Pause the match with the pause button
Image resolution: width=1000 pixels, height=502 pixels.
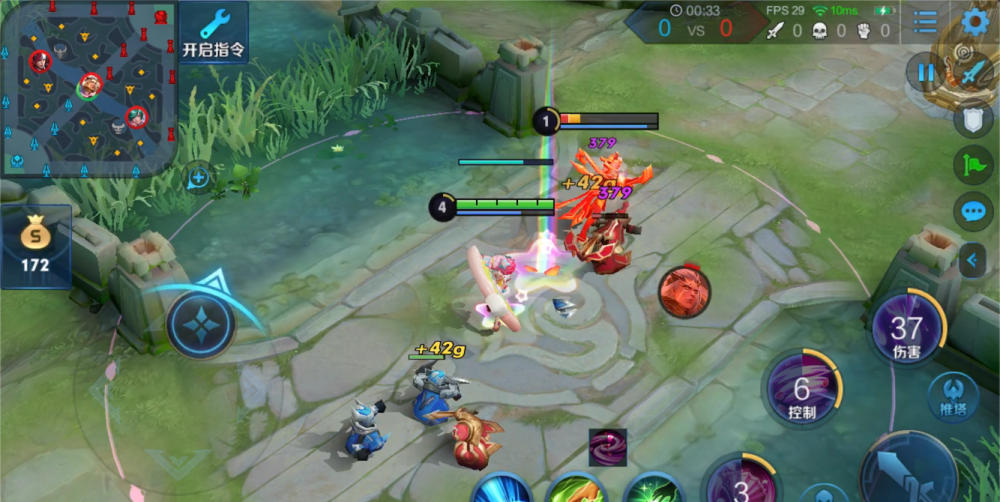(925, 72)
